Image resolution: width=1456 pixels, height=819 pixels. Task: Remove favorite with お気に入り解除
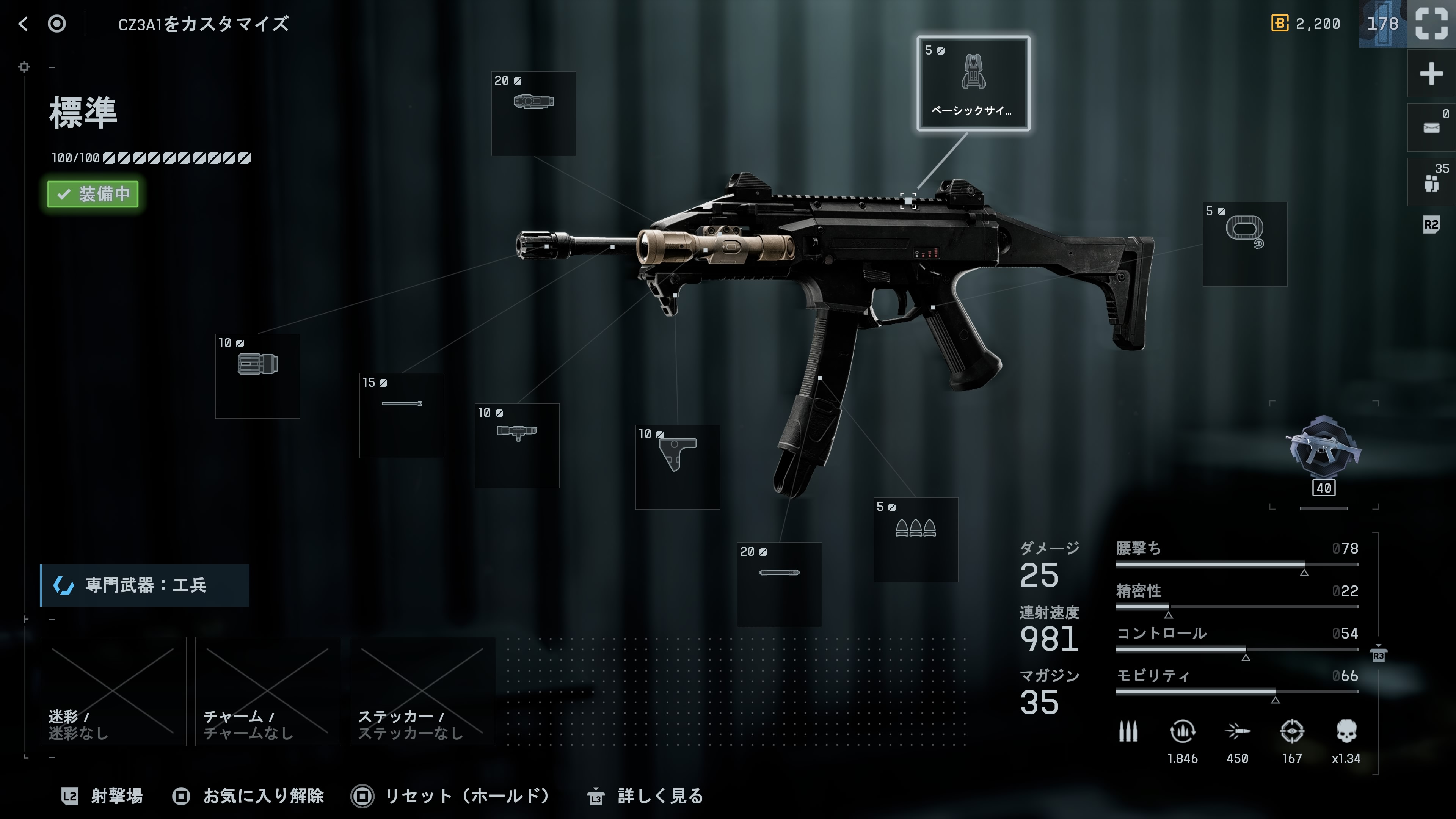pyautogui.click(x=248, y=796)
